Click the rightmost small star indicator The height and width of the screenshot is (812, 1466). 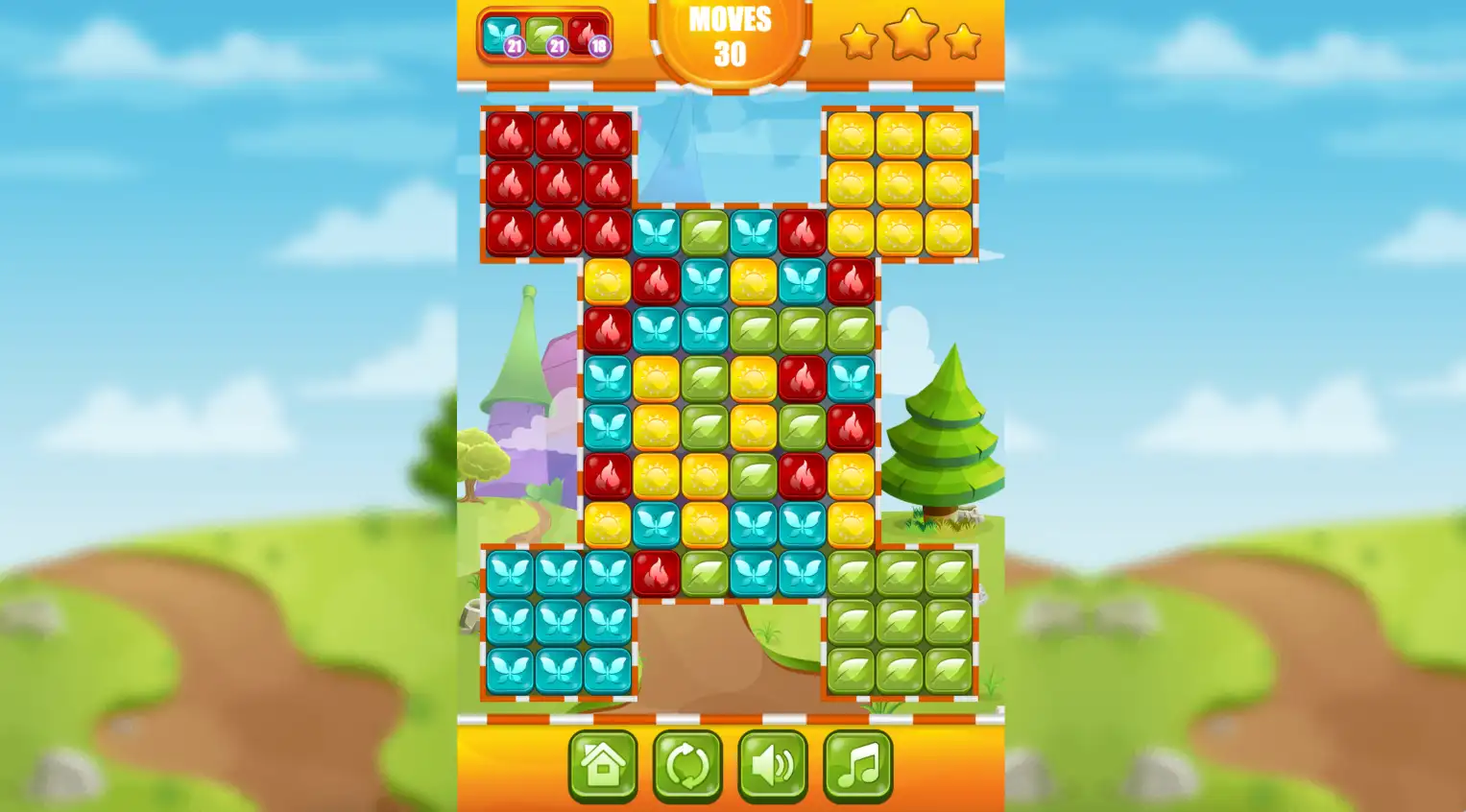pos(962,41)
